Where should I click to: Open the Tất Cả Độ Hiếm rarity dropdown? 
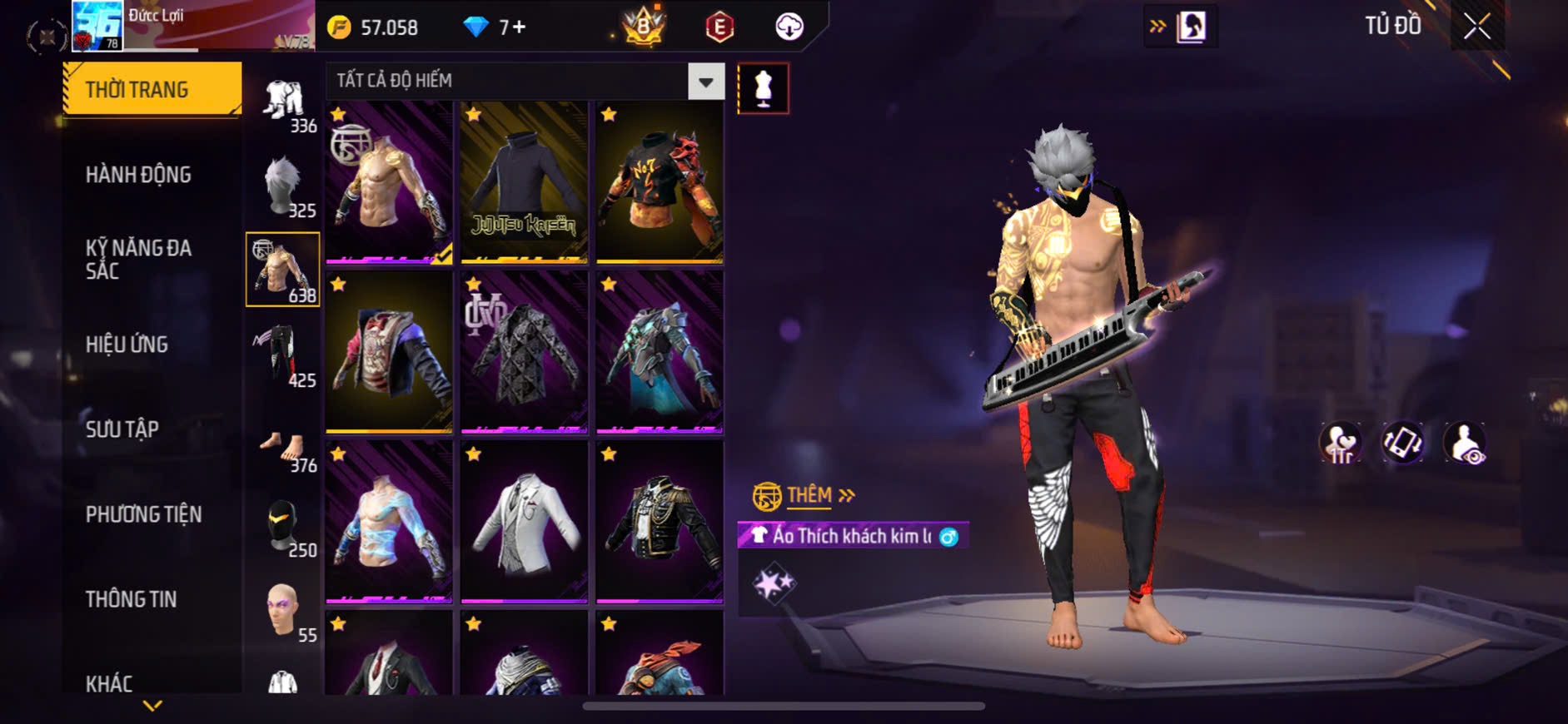pyautogui.click(x=705, y=82)
